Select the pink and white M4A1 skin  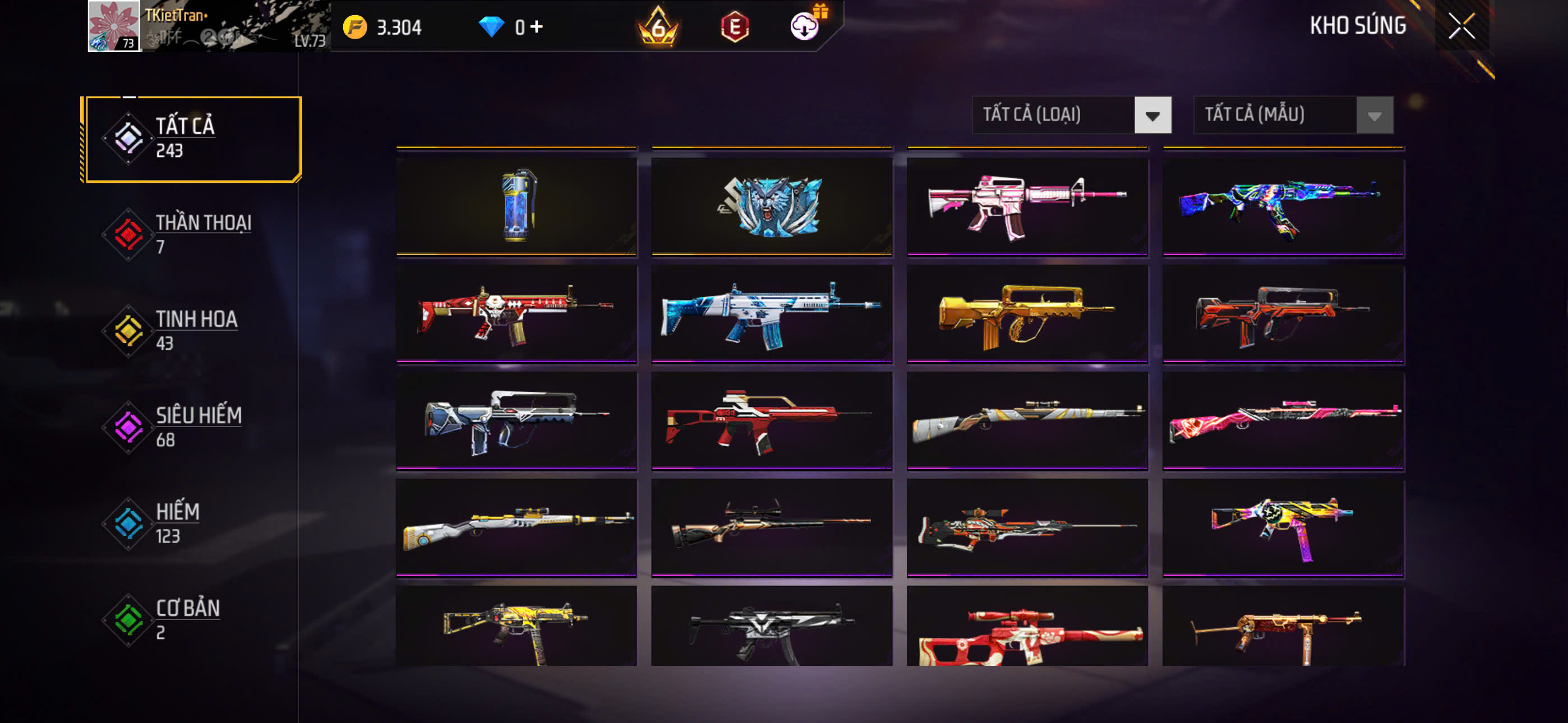tap(1027, 206)
